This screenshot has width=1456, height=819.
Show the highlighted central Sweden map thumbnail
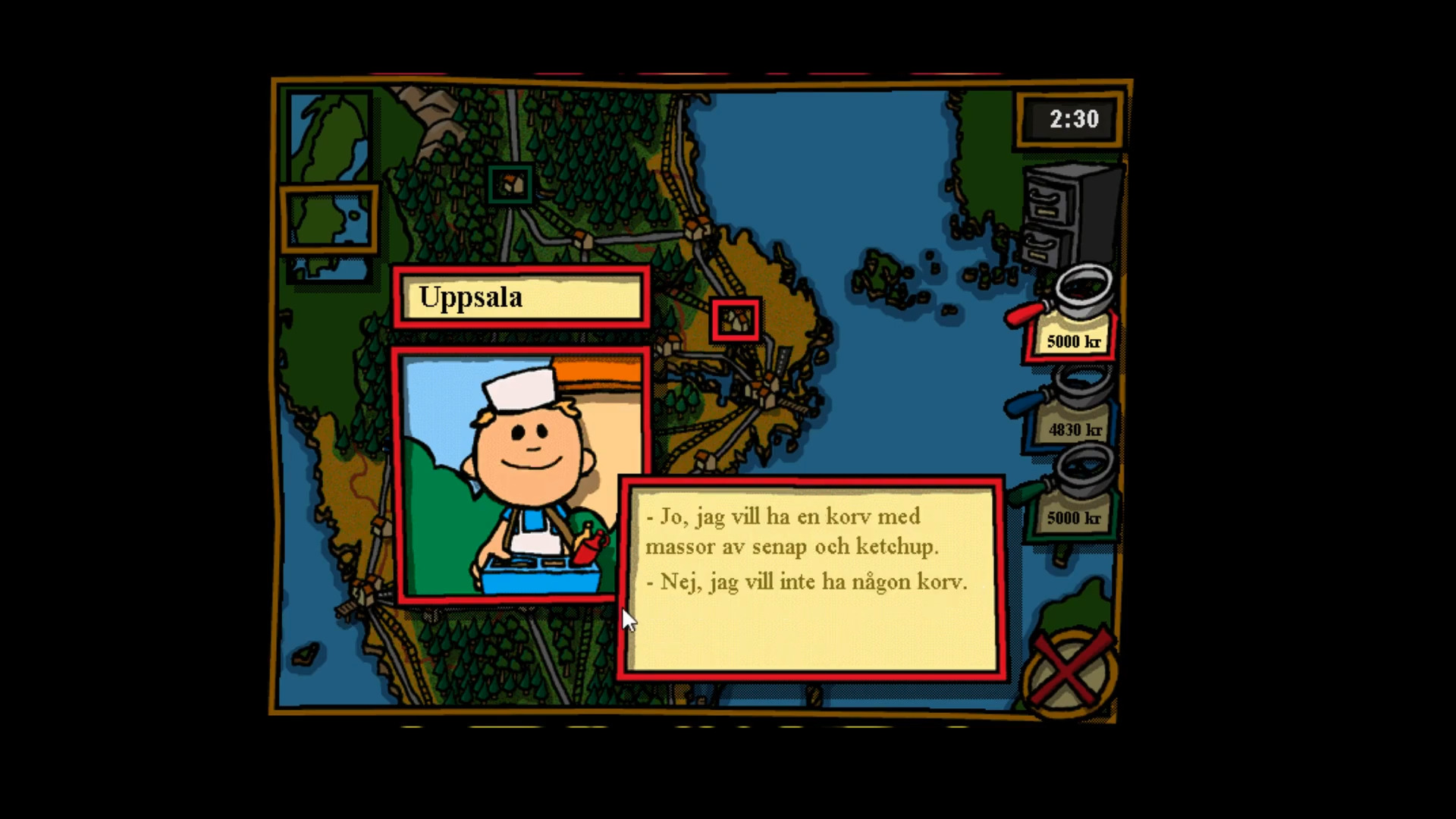(330, 219)
